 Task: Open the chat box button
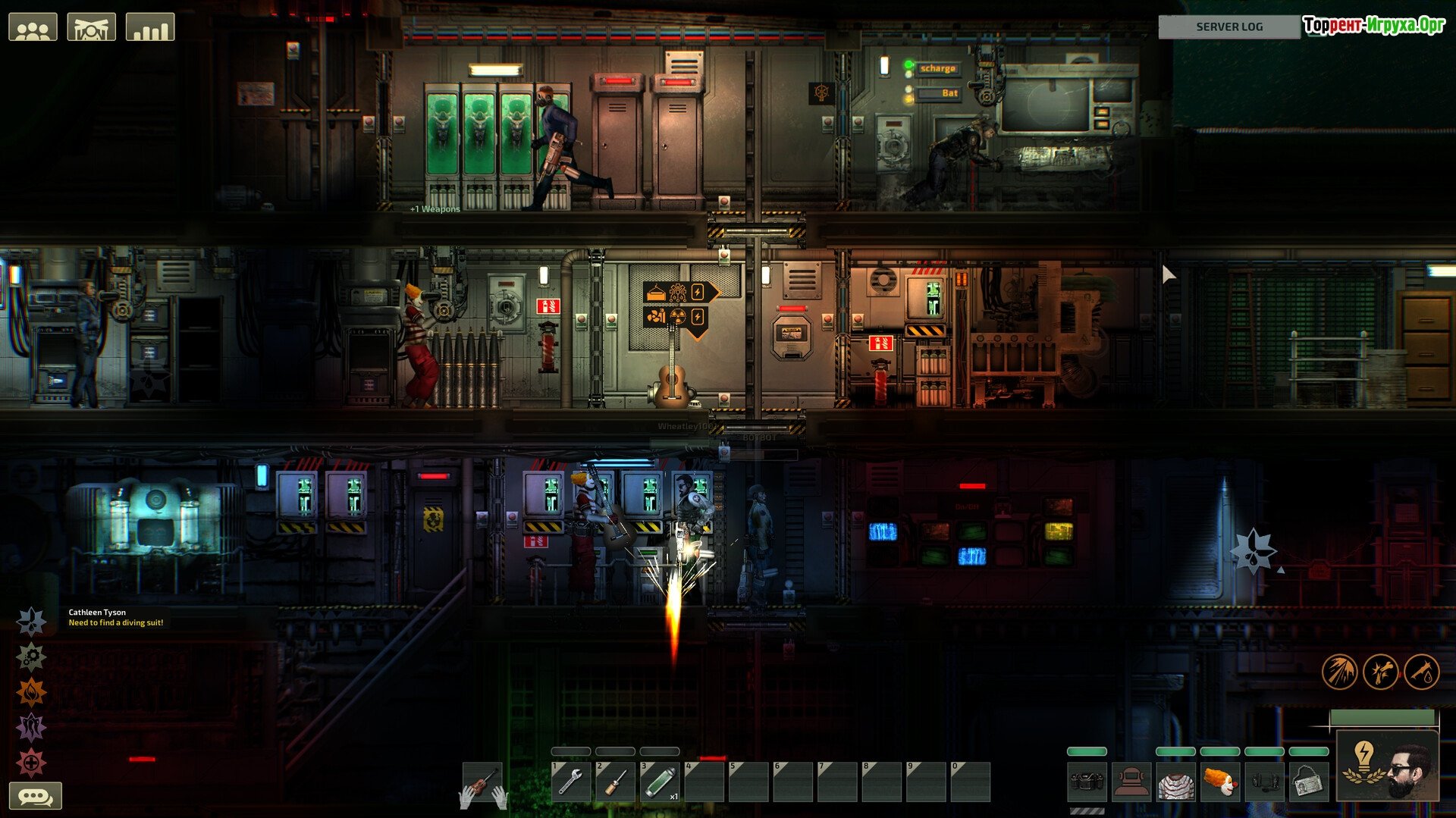(x=35, y=796)
